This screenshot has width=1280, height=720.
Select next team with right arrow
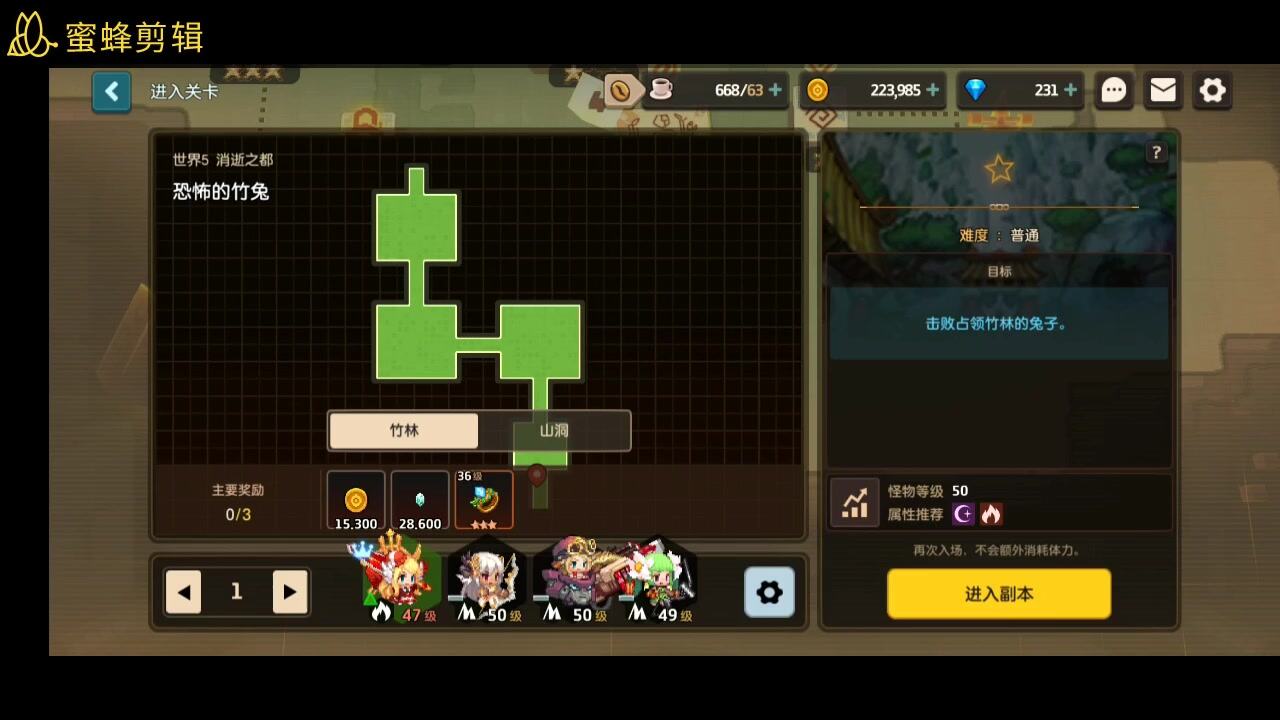tap(289, 592)
